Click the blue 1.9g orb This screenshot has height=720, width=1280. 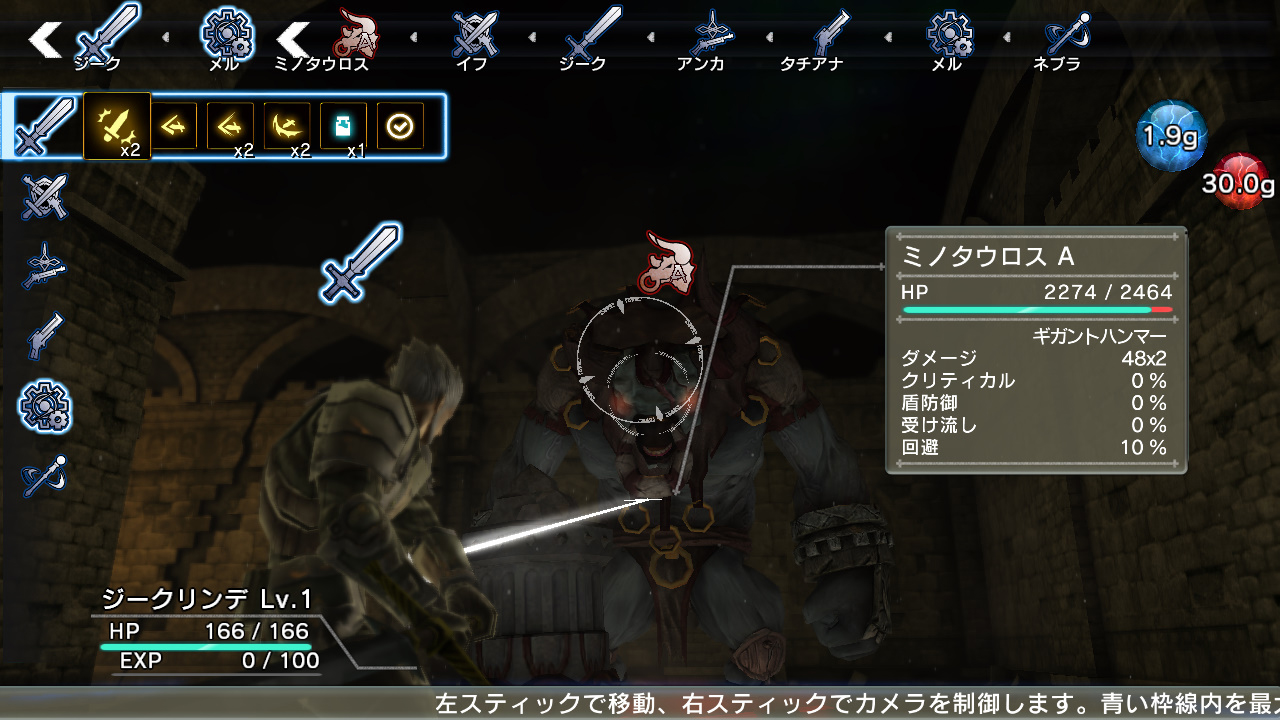click(x=1171, y=136)
